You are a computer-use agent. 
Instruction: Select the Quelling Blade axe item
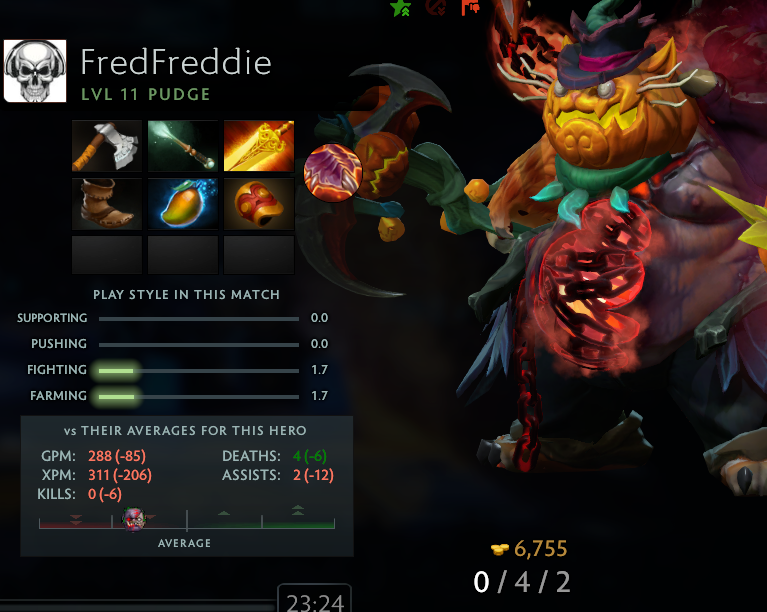107,146
